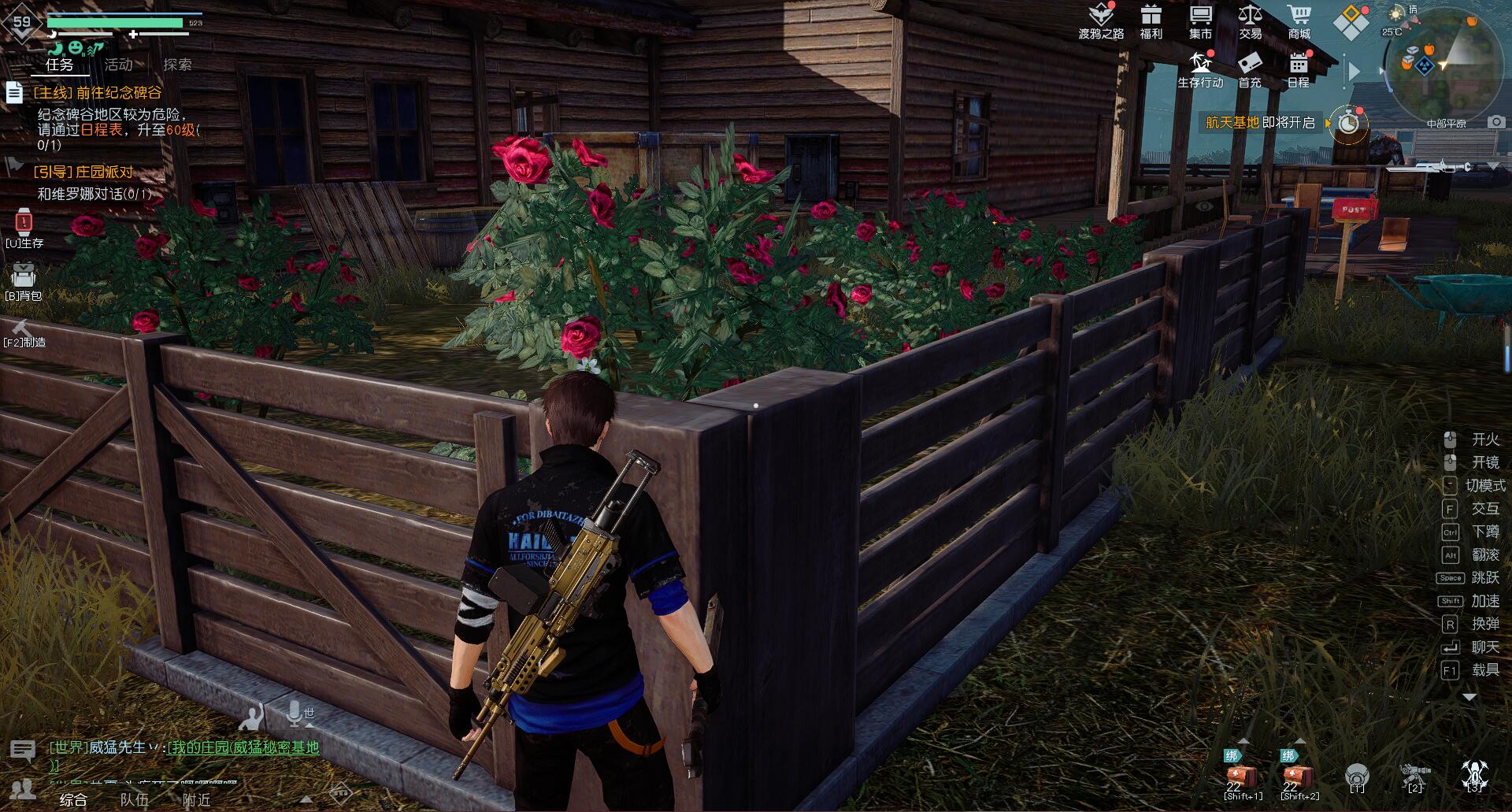Select the 庄园派对 guide quest
This screenshot has height=812, width=1512.
(83, 172)
